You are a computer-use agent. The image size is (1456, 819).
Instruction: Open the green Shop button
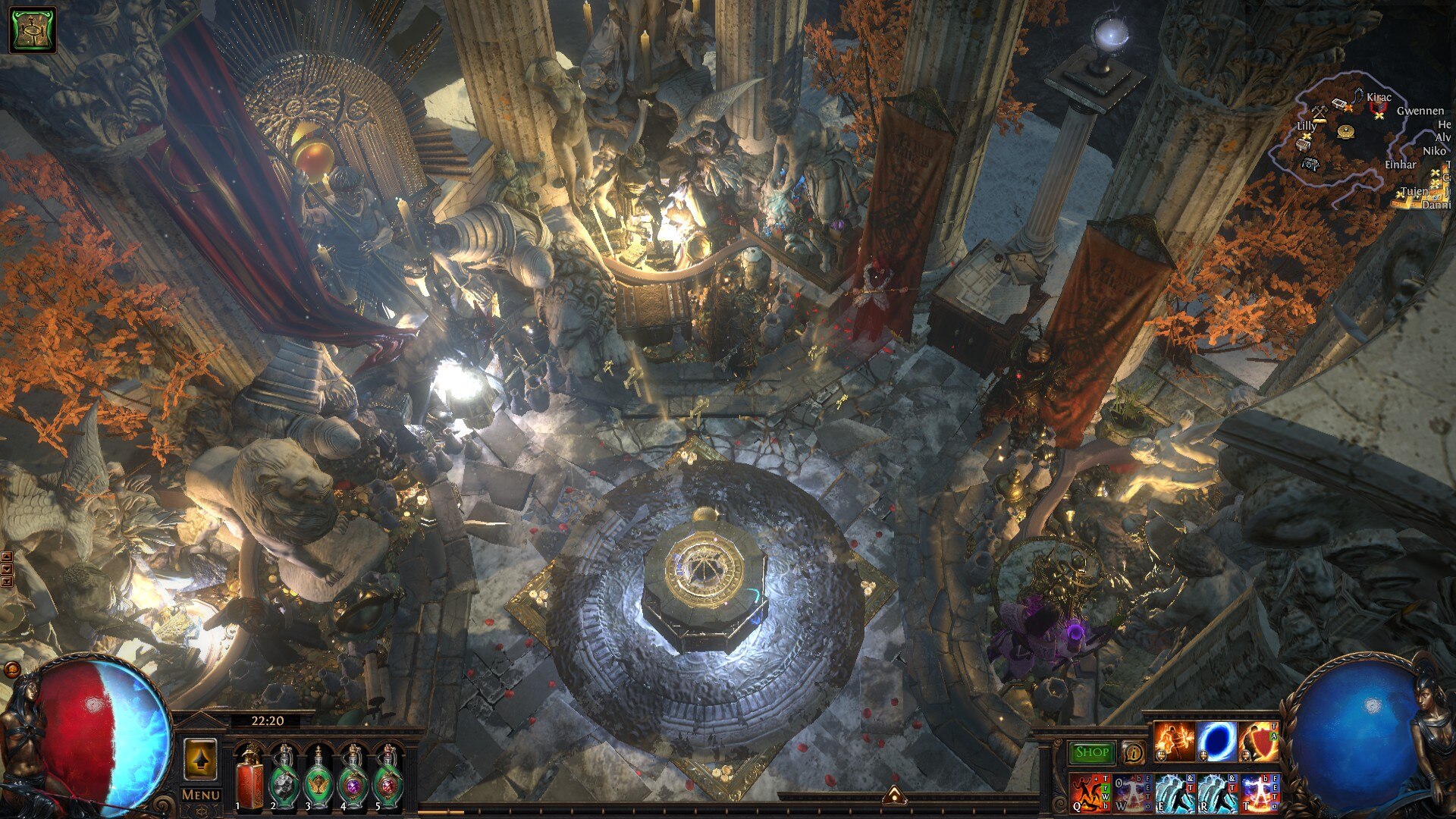pos(1092,752)
